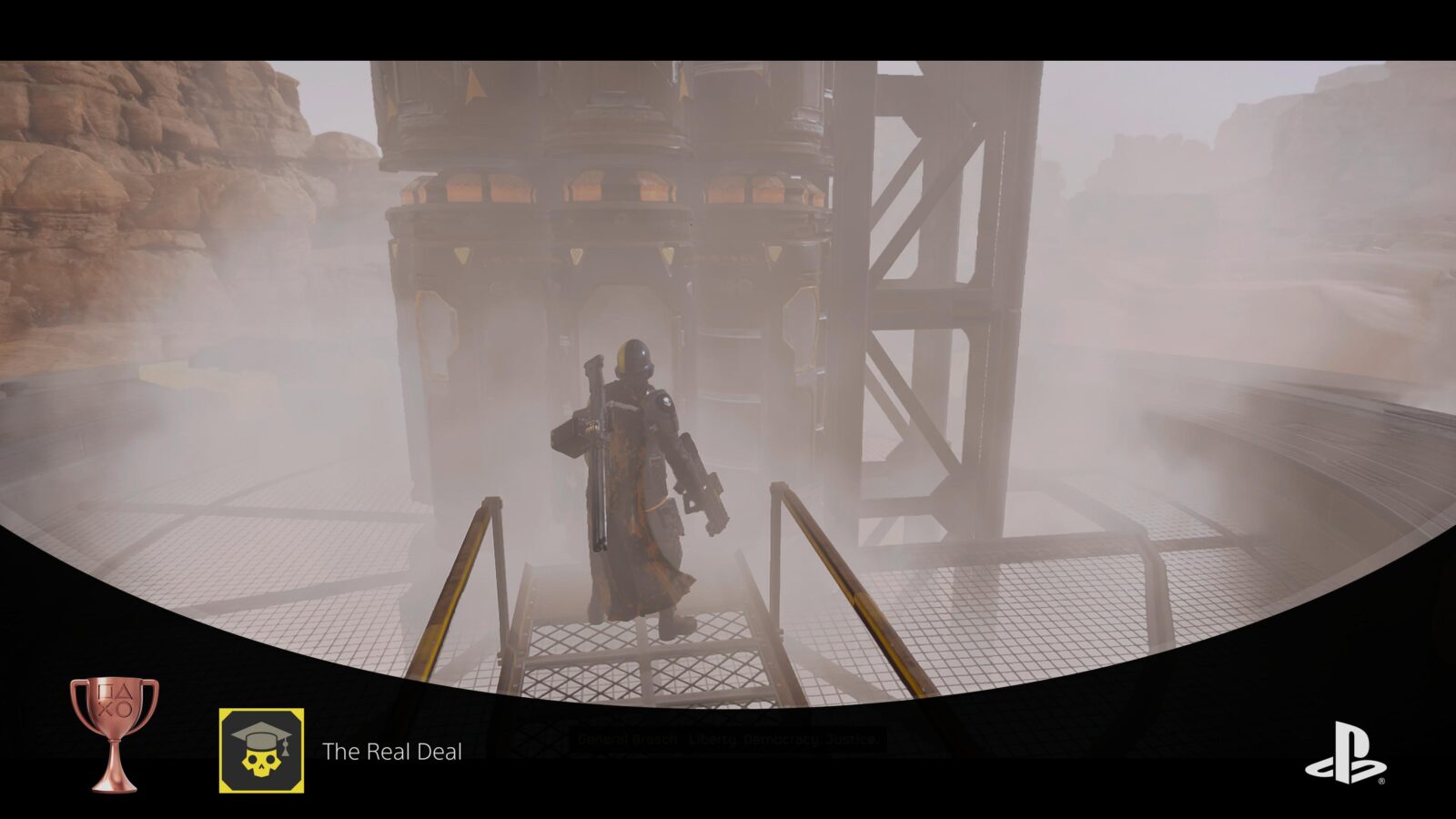Image resolution: width=1456 pixels, height=819 pixels.
Task: Click the yellow border of the trophy badge
Action: pyautogui.click(x=221, y=750)
